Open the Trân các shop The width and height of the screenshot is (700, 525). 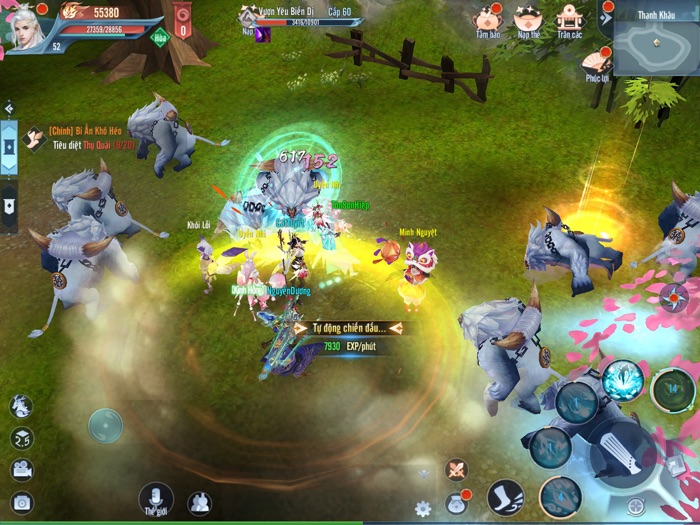pyautogui.click(x=569, y=20)
